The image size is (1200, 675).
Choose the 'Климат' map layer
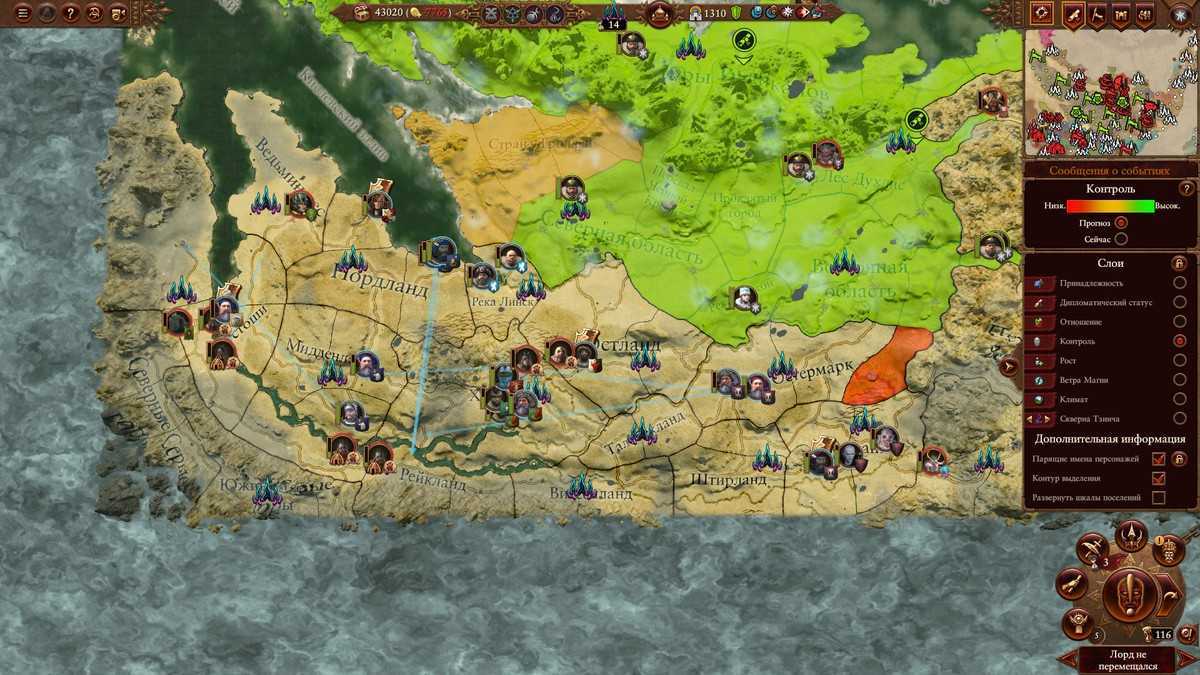pos(1180,399)
